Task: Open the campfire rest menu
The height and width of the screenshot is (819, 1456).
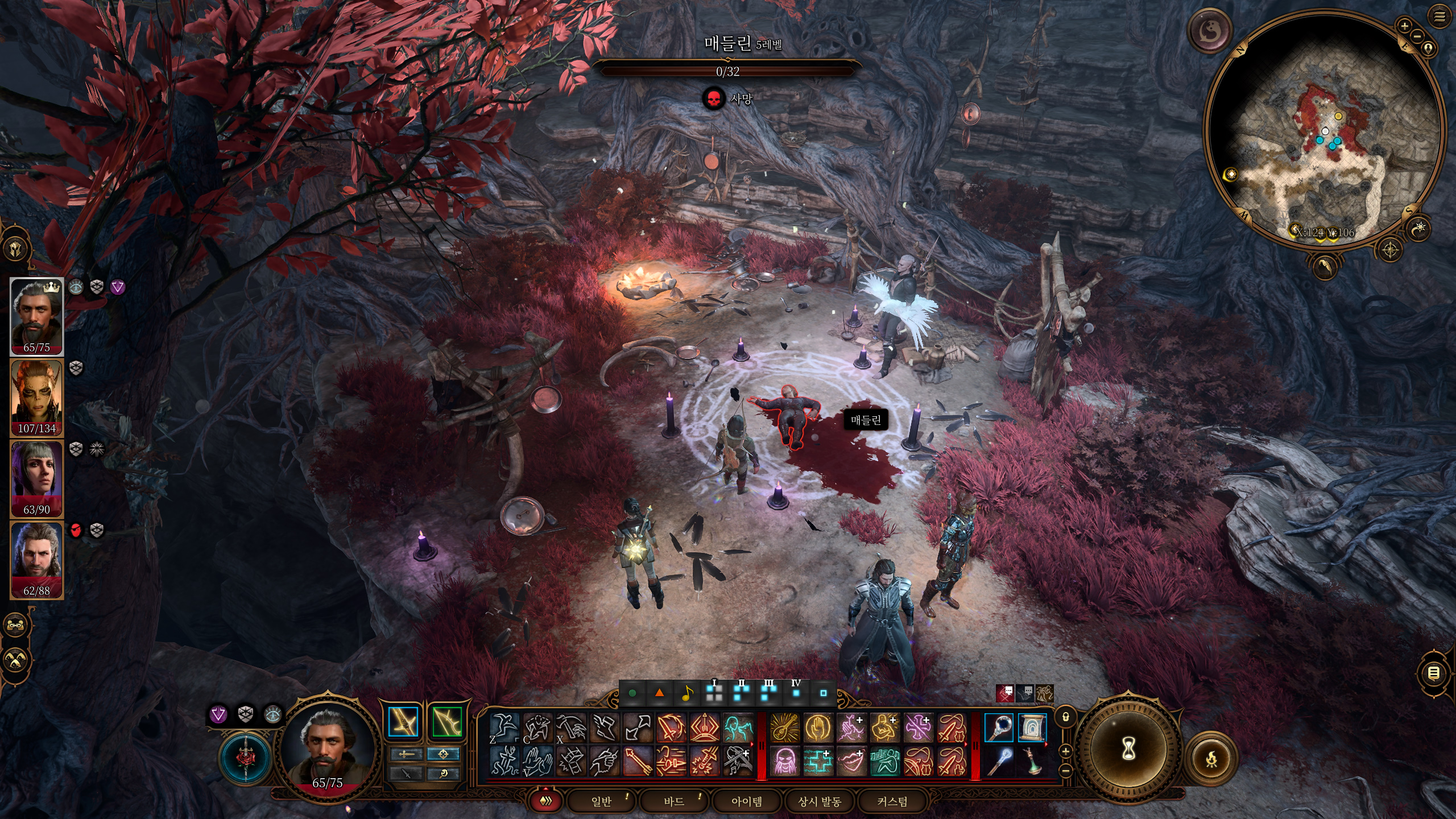Action: pos(1212,759)
